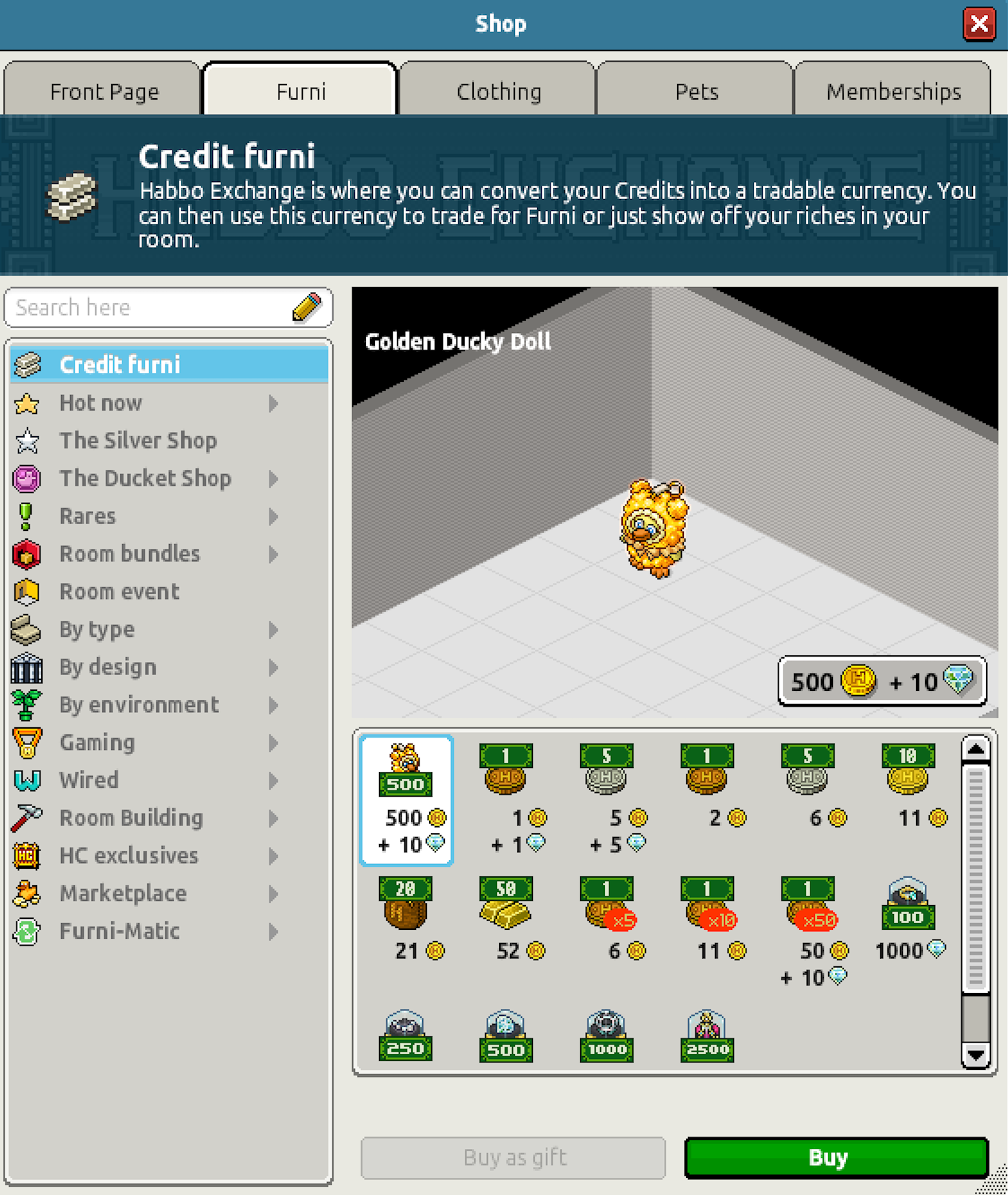Click the Rares exclamation mark icon
Viewport: 1008px width, 1195px height.
point(26,516)
